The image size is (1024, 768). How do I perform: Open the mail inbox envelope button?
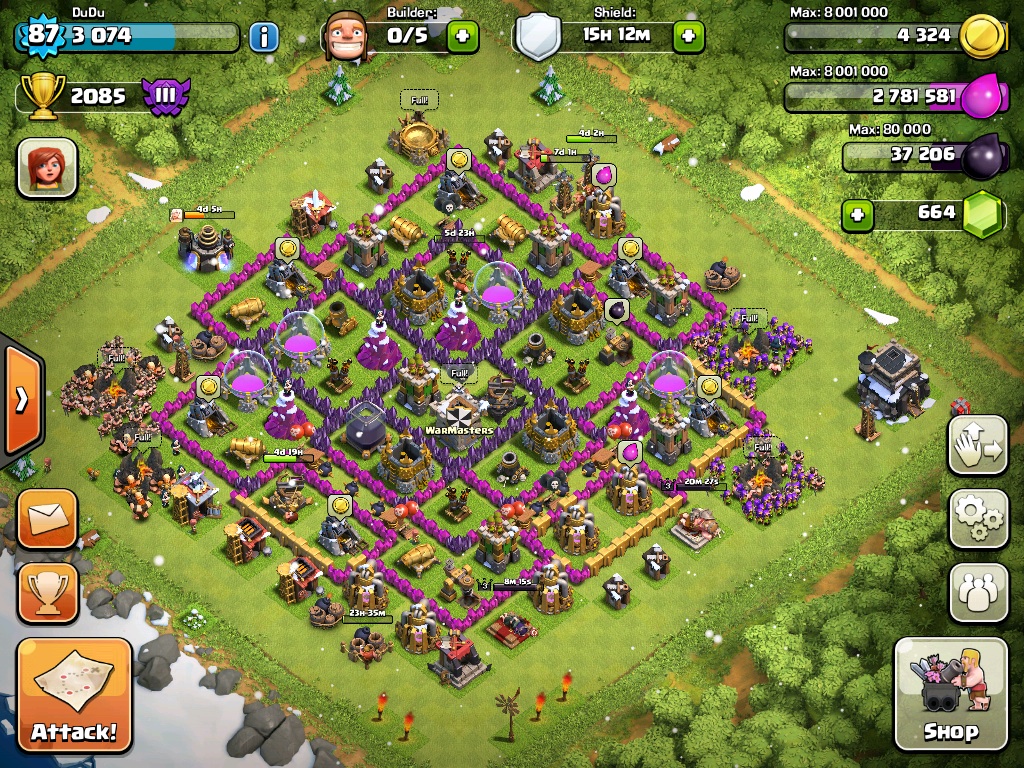click(47, 519)
